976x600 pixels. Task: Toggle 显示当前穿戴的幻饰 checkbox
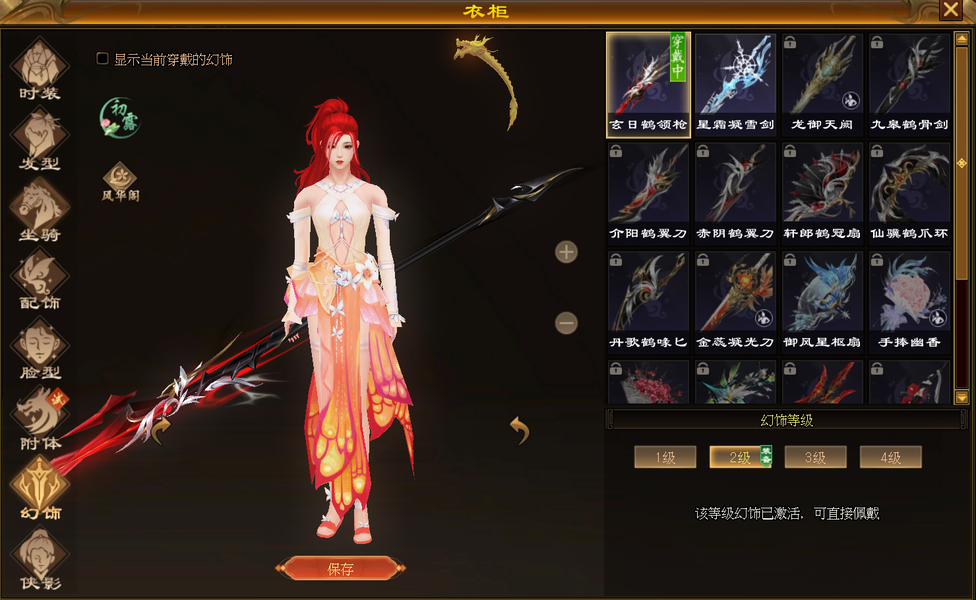(102, 59)
